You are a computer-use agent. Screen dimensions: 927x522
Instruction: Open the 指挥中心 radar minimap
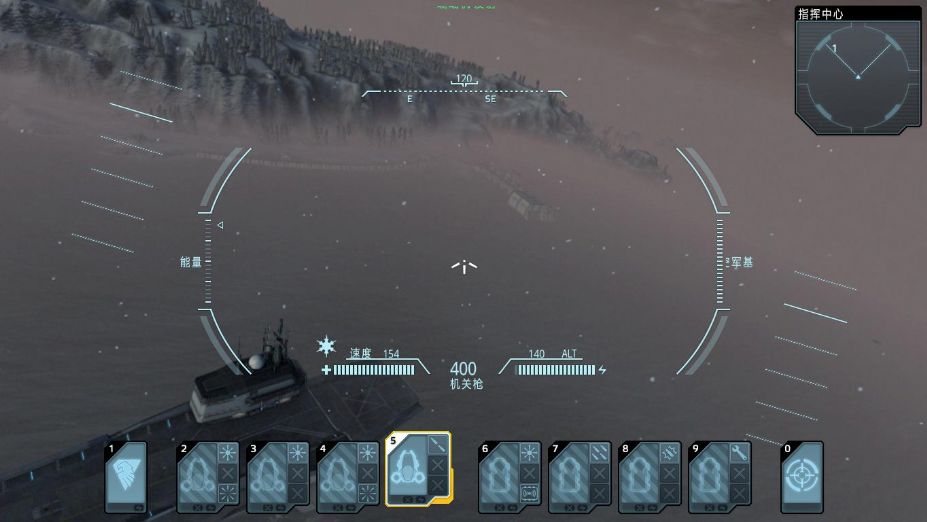[x=857, y=72]
